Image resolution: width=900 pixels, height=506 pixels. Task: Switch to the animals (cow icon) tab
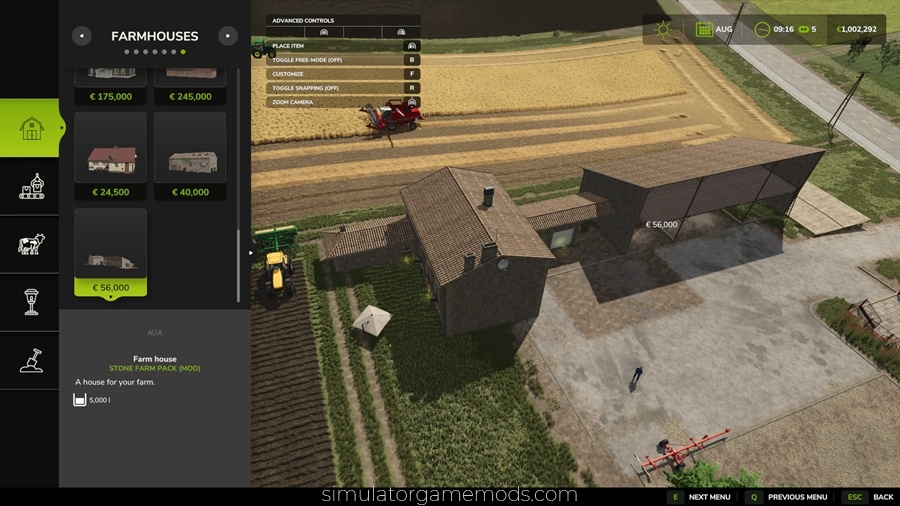pyautogui.click(x=32, y=244)
